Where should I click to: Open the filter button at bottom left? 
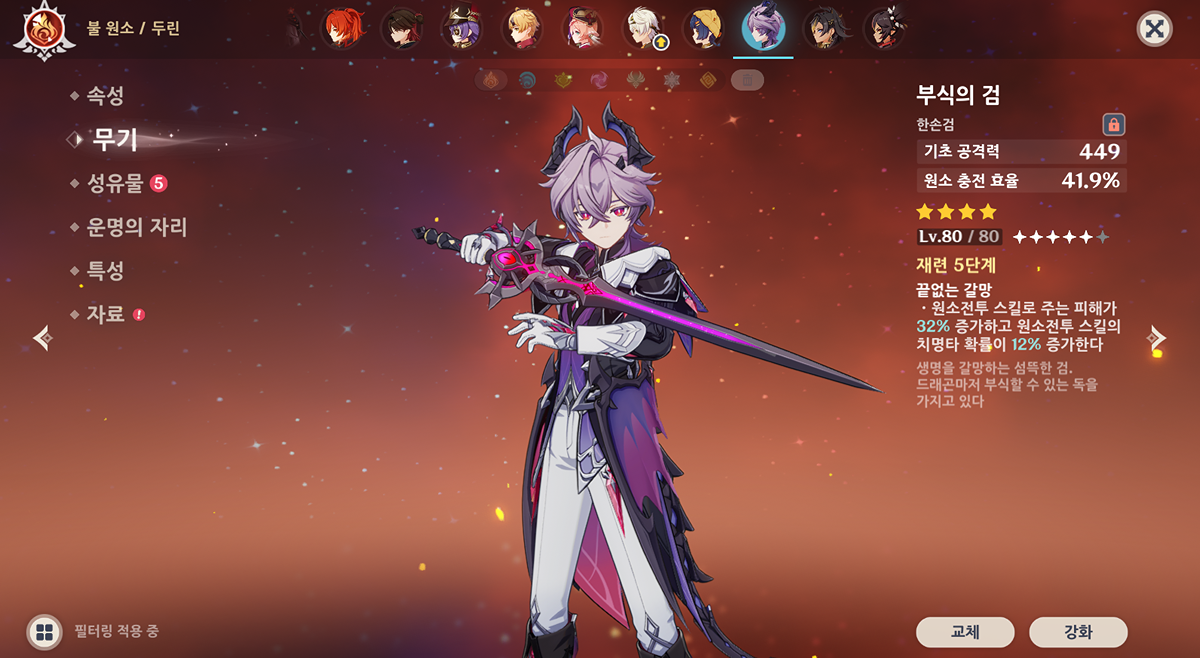coord(44,631)
